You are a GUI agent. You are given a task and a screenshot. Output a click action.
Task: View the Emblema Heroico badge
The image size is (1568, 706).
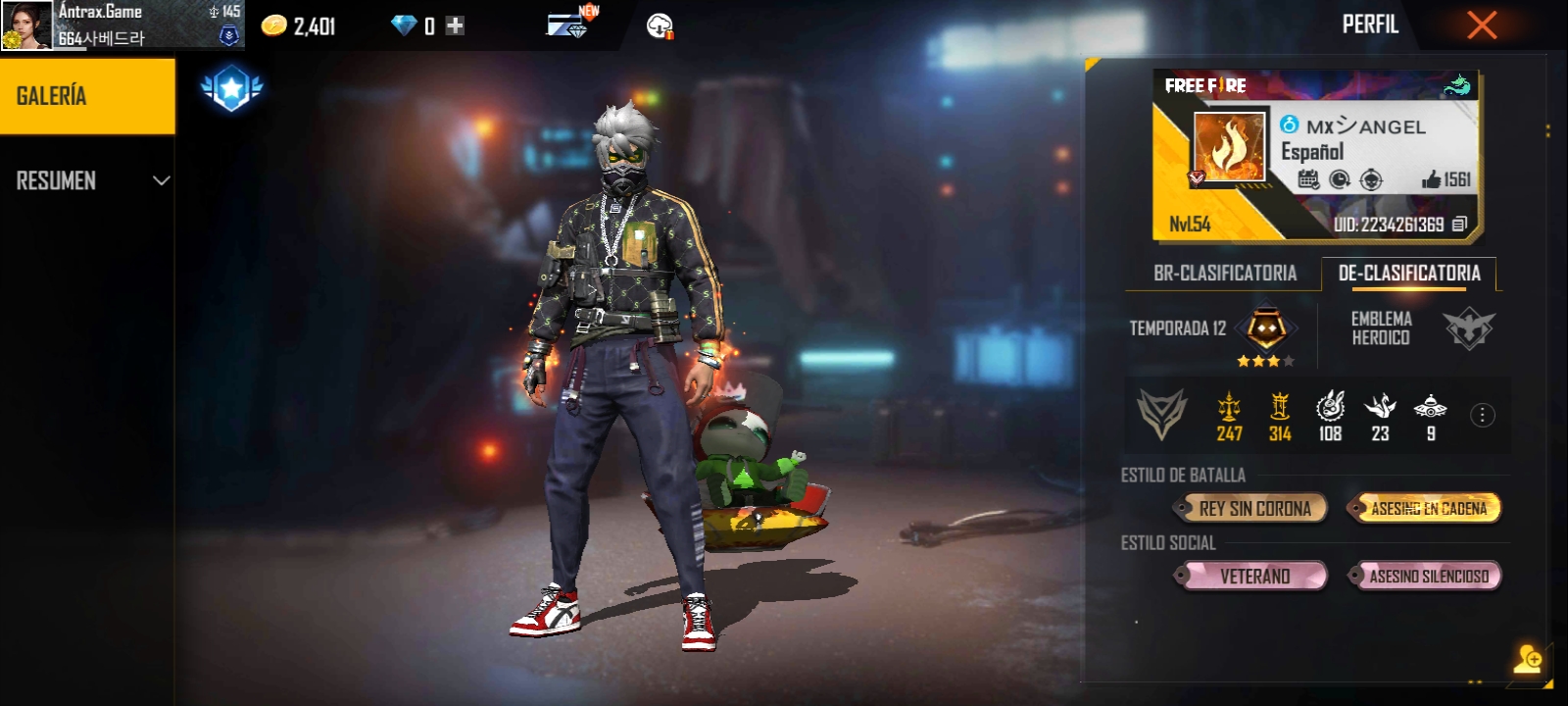point(1468,328)
